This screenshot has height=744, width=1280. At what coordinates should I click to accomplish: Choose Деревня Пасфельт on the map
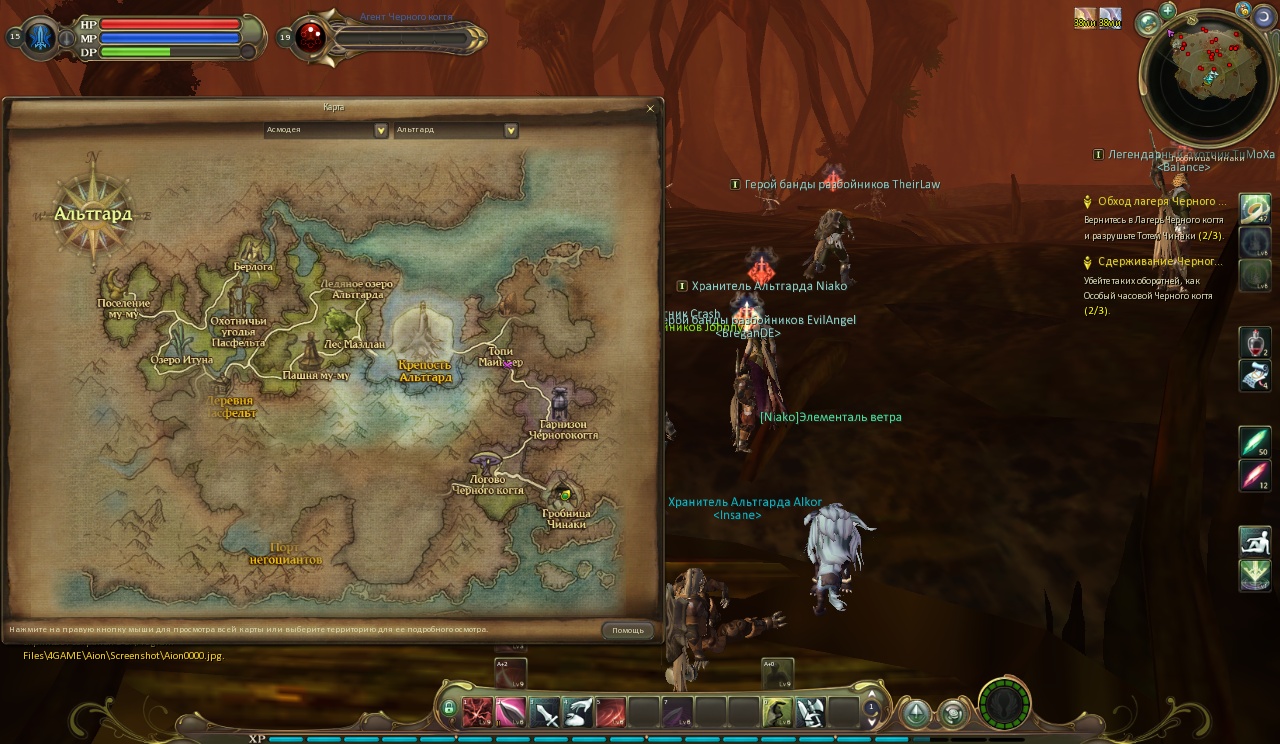[230, 406]
